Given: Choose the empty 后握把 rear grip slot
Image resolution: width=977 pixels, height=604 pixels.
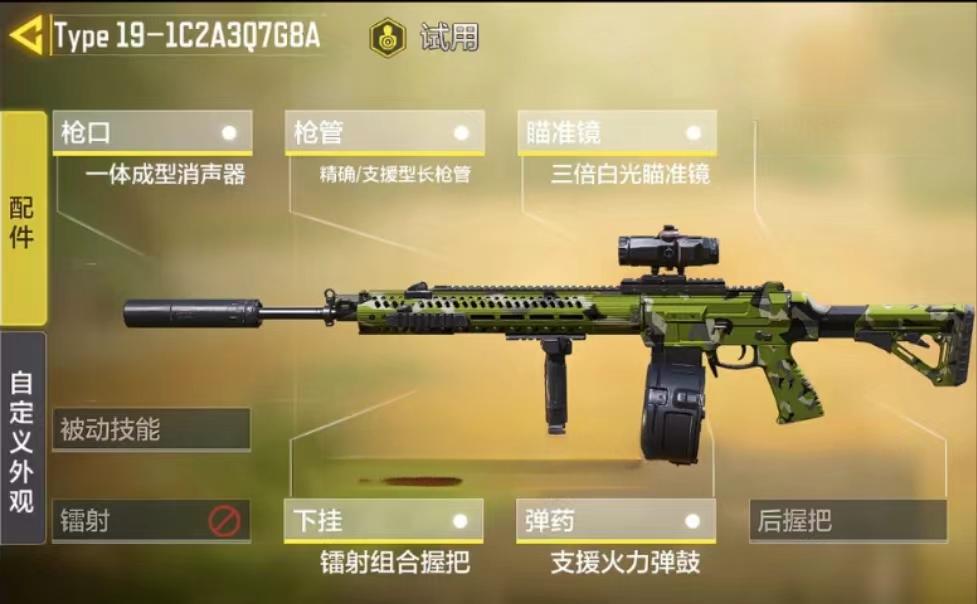Looking at the screenshot, I should [x=847, y=521].
